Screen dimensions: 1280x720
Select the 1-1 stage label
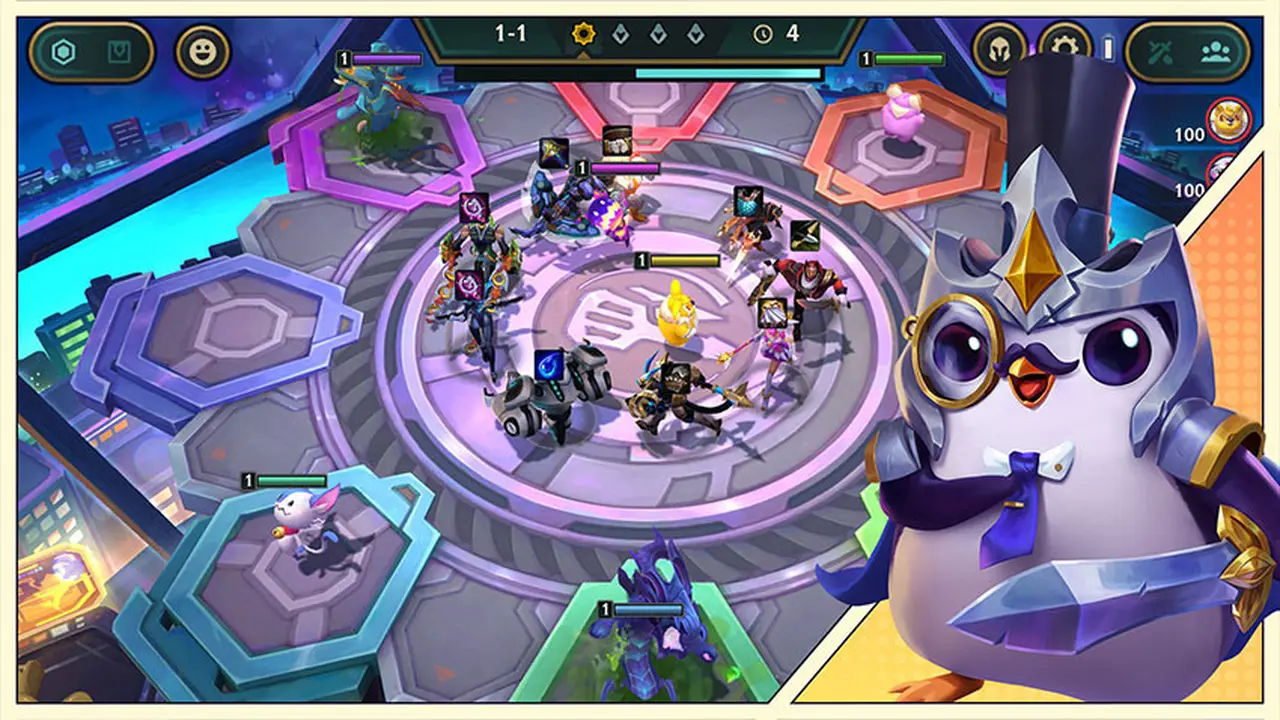[510, 32]
